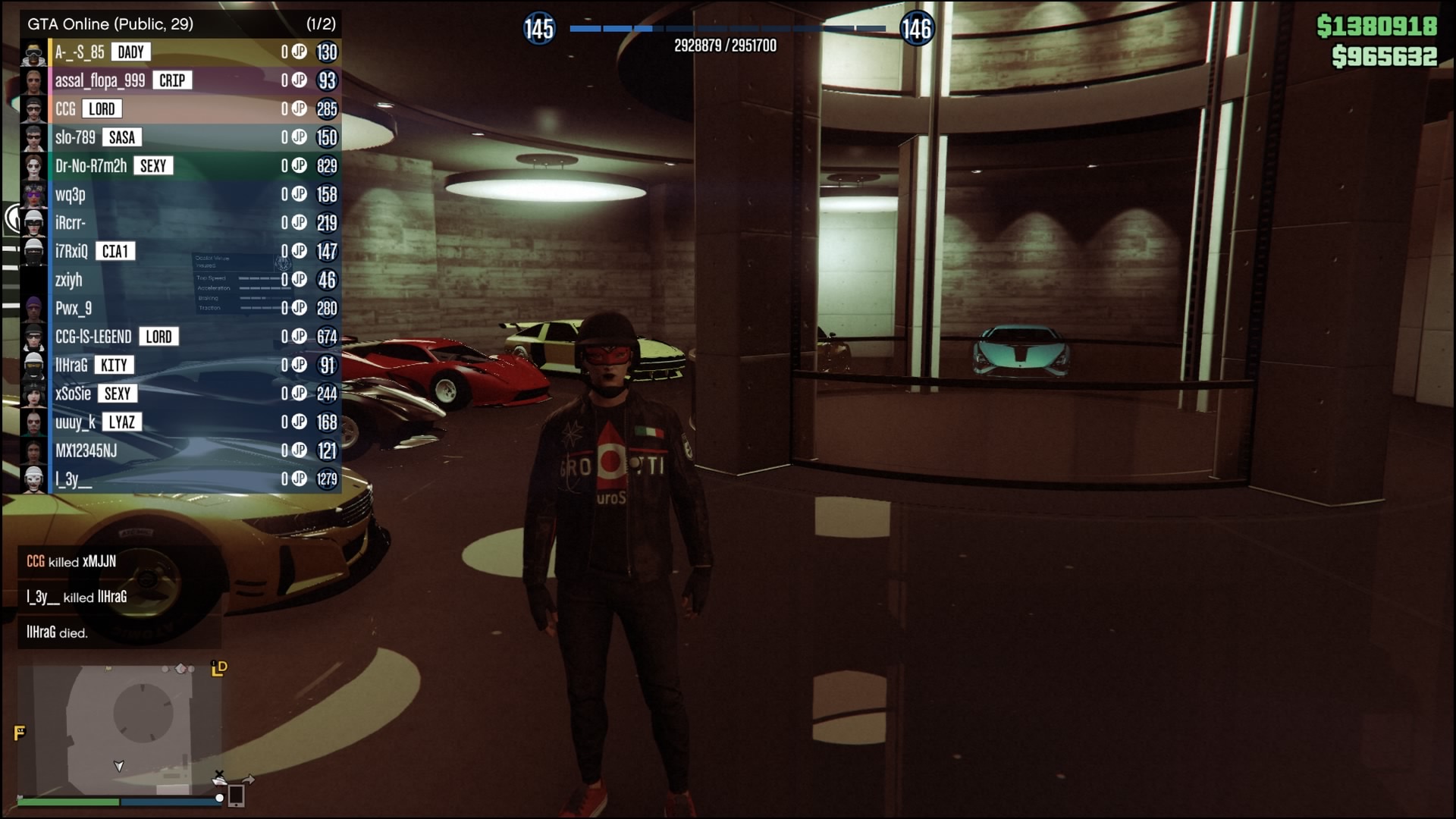Viewport: 1456px width, 819px height.
Task: Click the slo-789 player entry
Action: [x=182, y=137]
